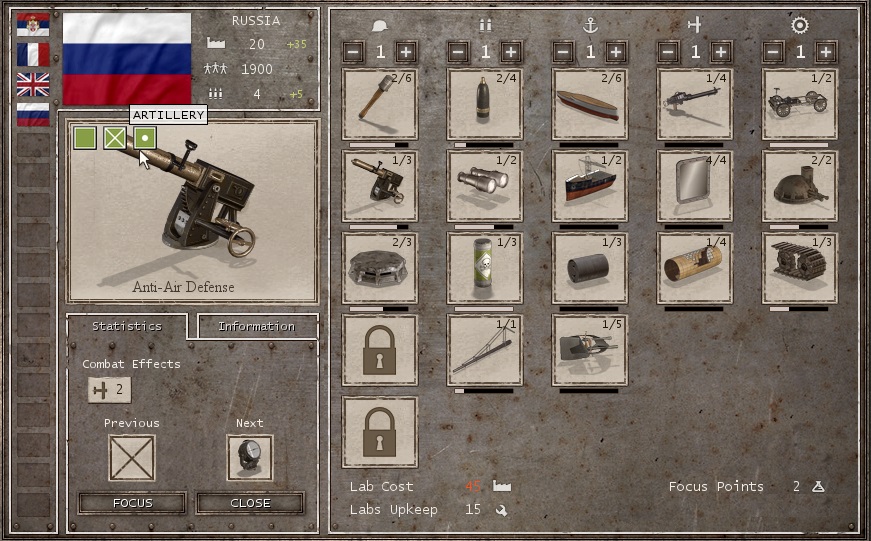Select the truck chassis technology

(800, 104)
